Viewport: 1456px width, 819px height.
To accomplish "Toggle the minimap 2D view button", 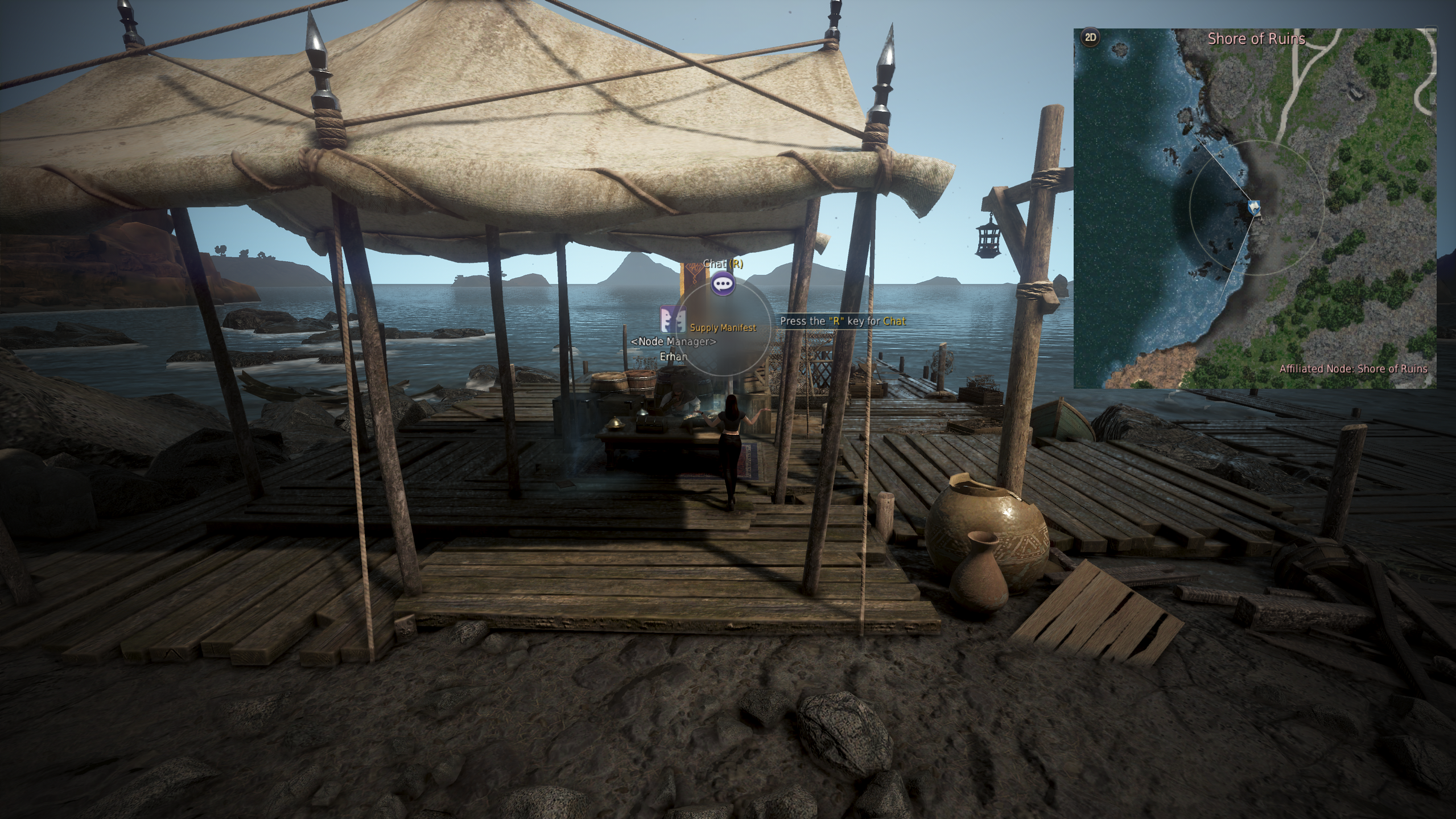I will coord(1090,38).
